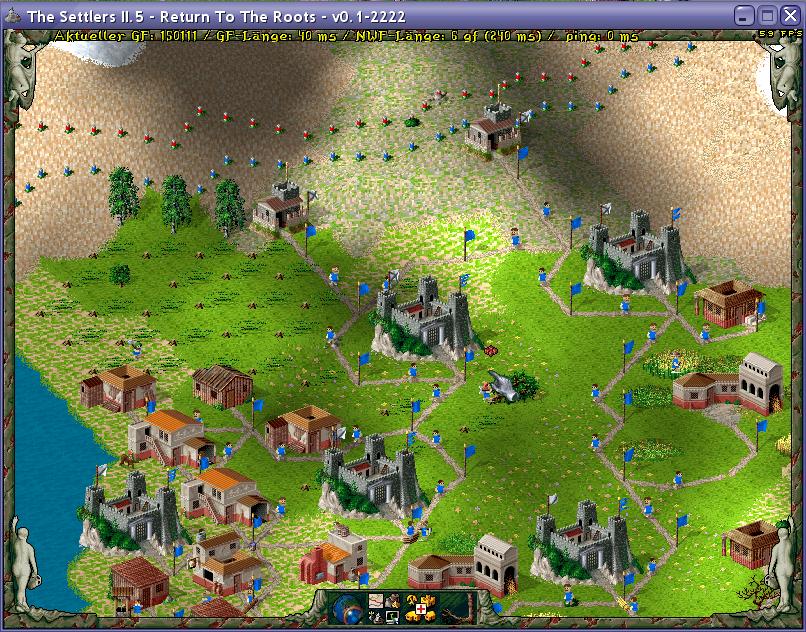Click the small figures icon beside the monitor
This screenshot has height=632, width=806.
pyautogui.click(x=376, y=617)
